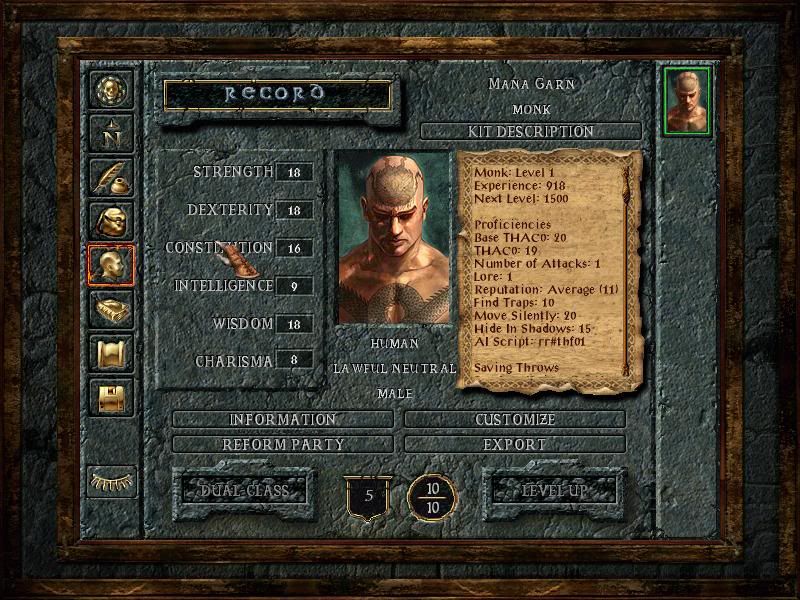Select Reform Party
Image resolution: width=800 pixels, height=600 pixels.
point(283,443)
